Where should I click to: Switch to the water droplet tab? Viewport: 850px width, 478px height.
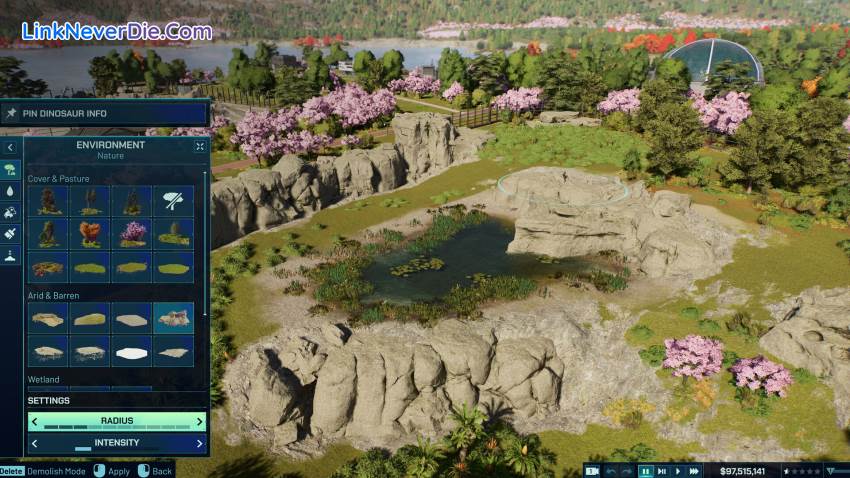pyautogui.click(x=10, y=190)
